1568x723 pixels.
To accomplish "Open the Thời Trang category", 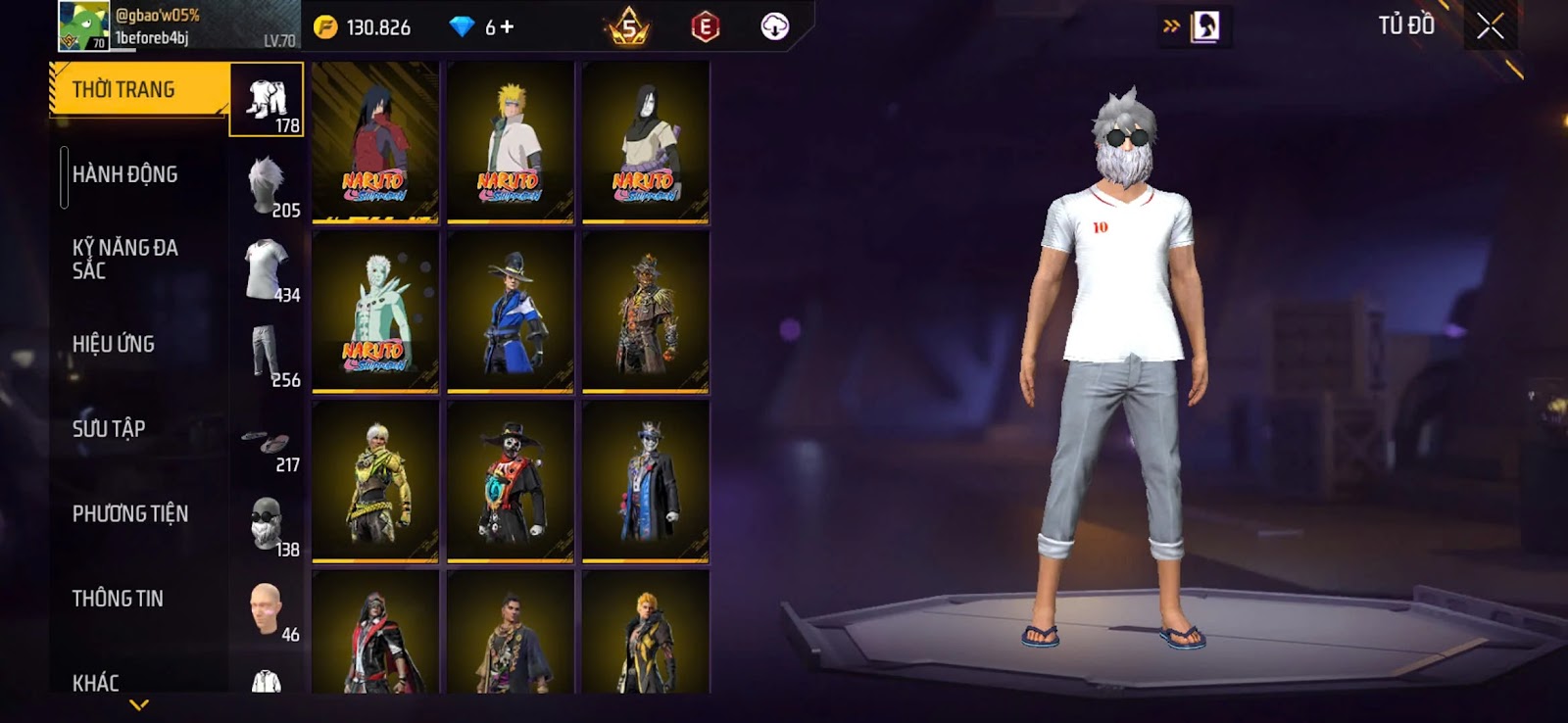I will pos(137,90).
